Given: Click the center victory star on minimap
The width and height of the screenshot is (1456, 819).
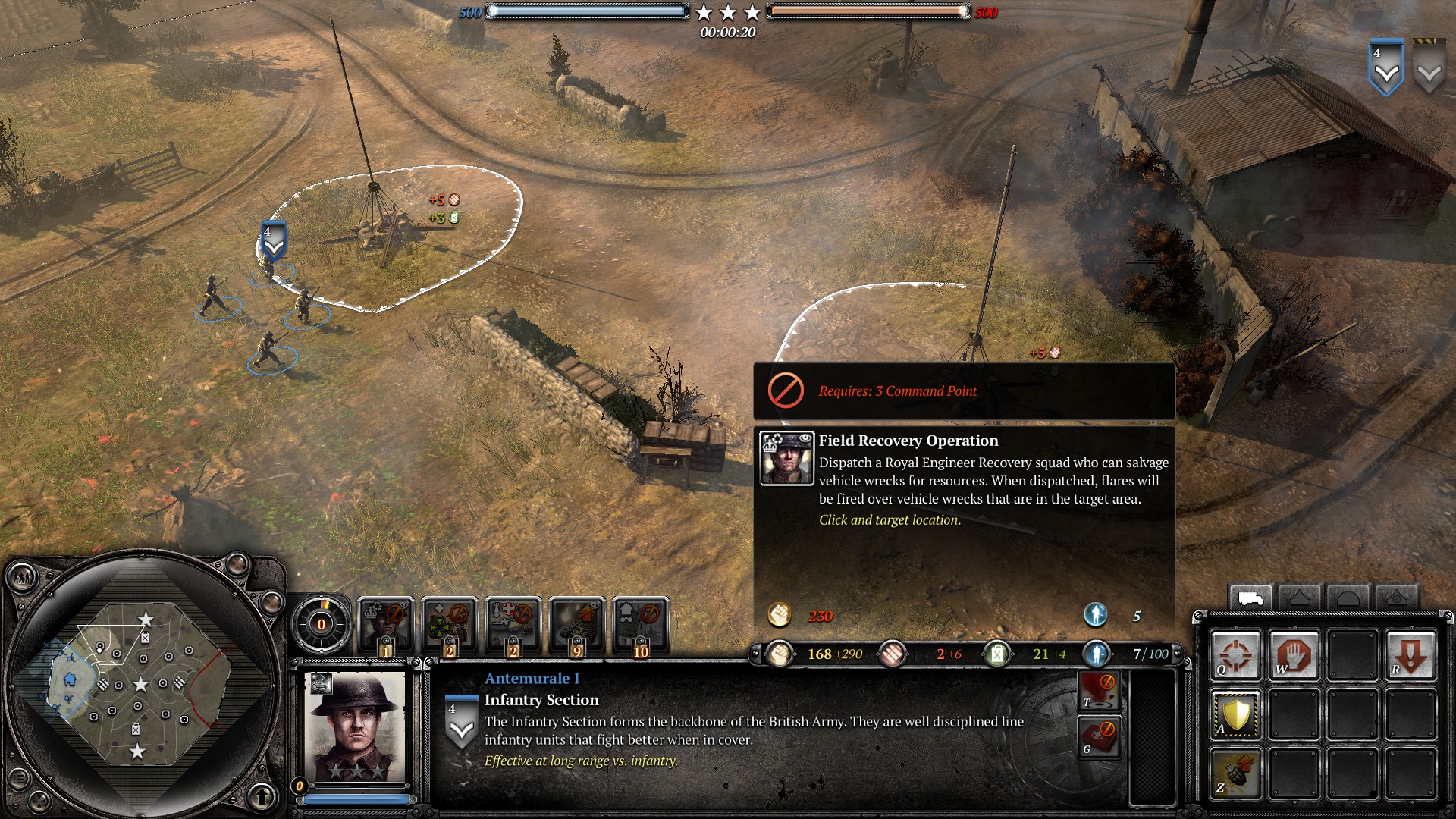Looking at the screenshot, I should (140, 685).
